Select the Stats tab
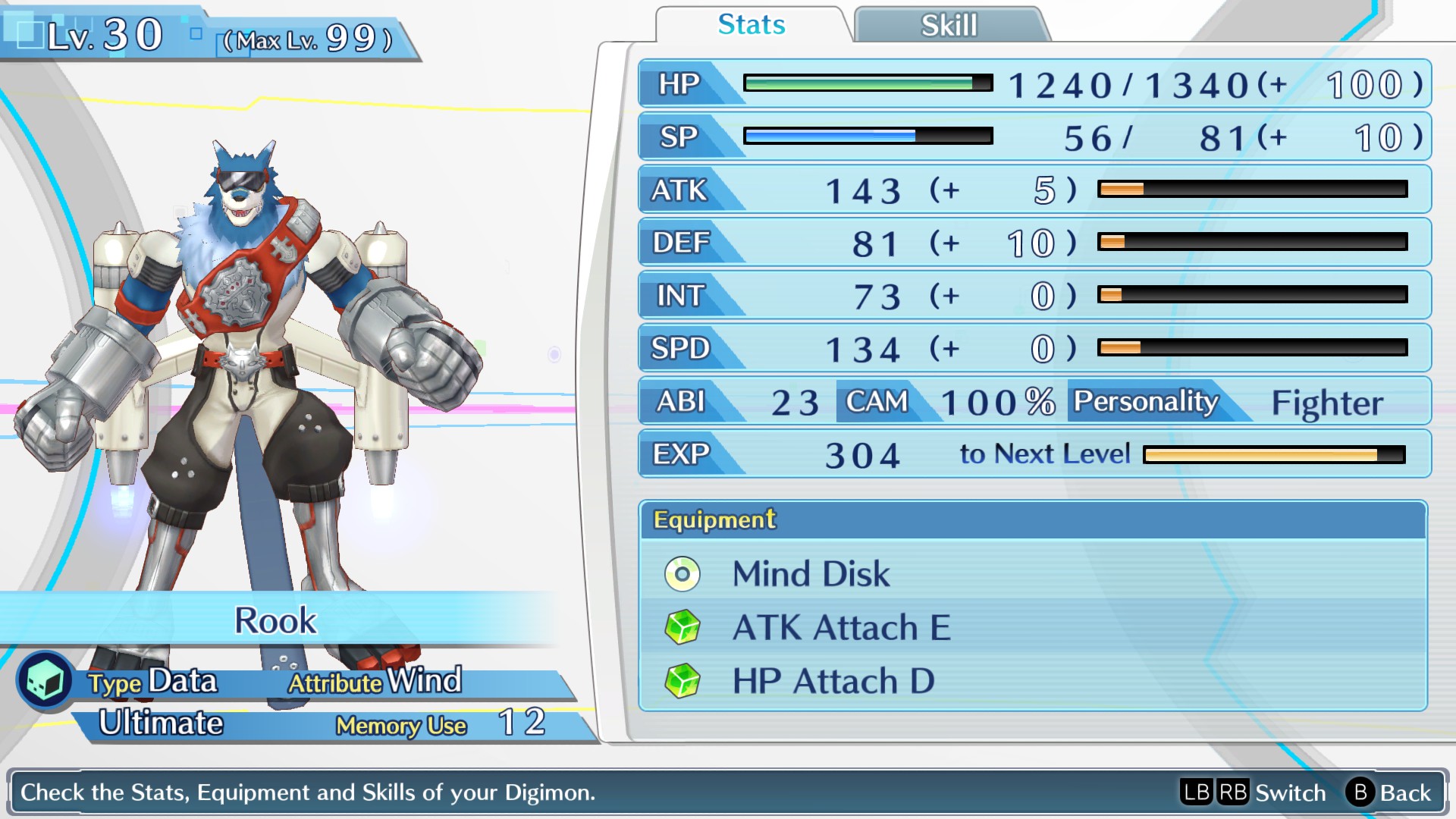Screen dimensions: 1456x819 point(751,25)
